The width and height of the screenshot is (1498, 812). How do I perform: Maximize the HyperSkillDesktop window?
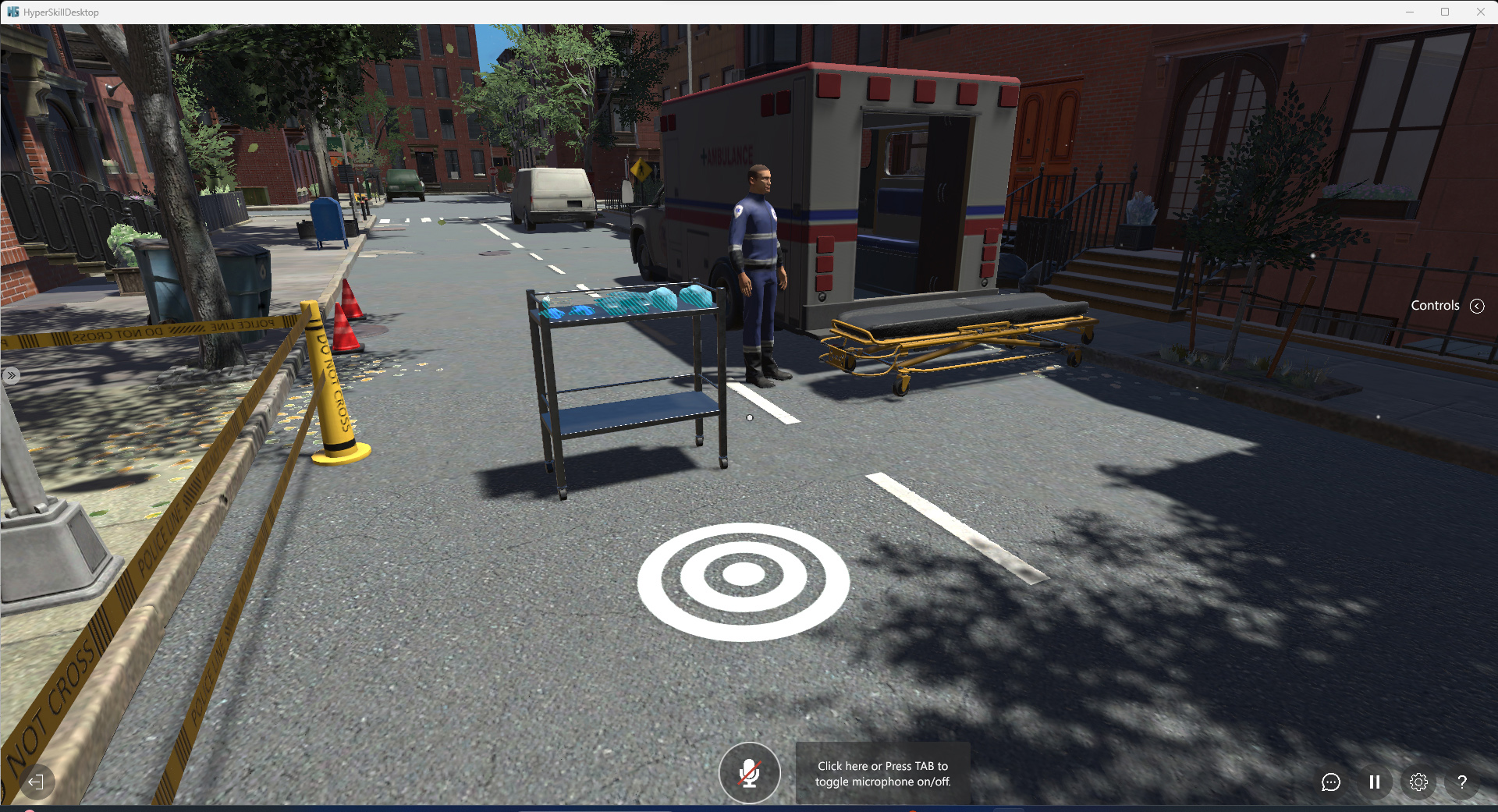coord(1445,12)
